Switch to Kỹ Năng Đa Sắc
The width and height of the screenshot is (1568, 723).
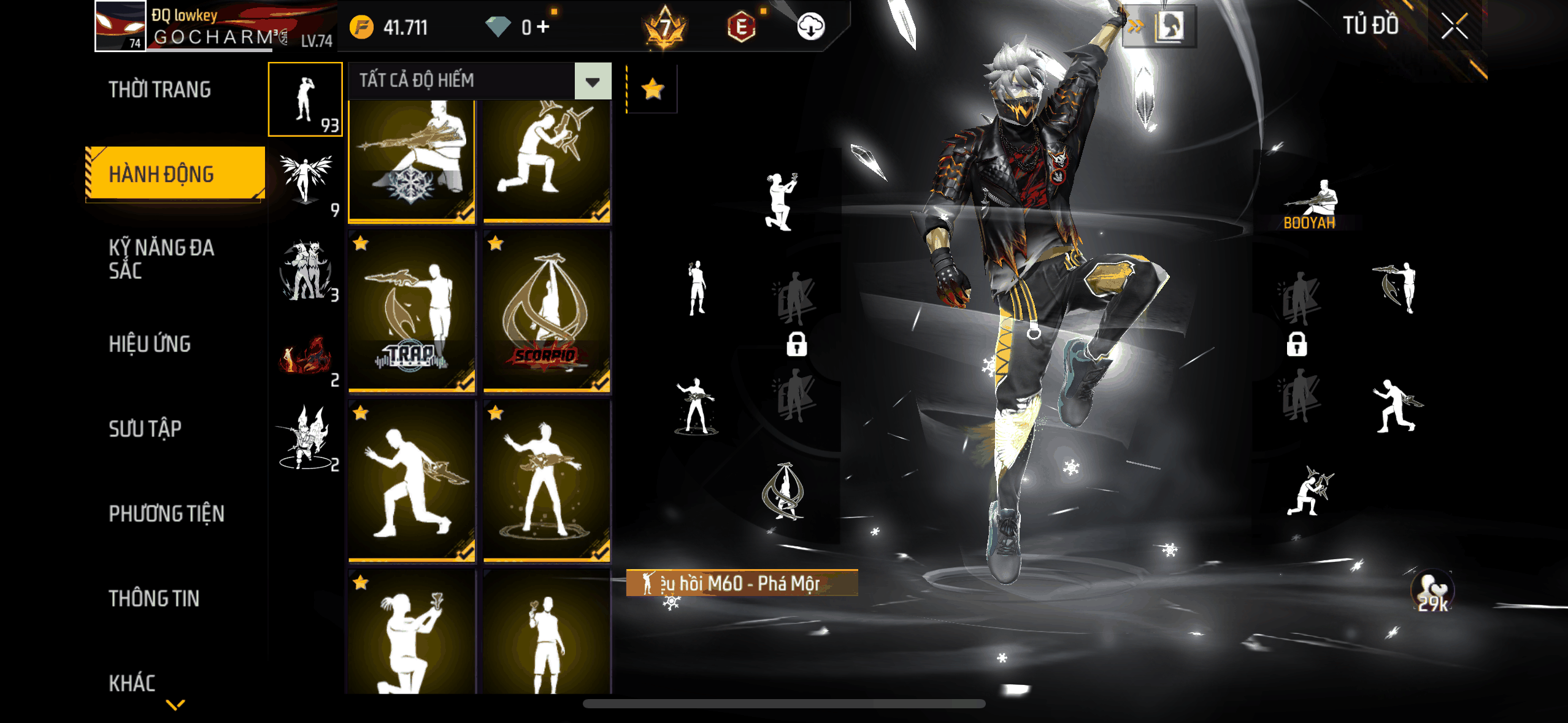point(161,259)
